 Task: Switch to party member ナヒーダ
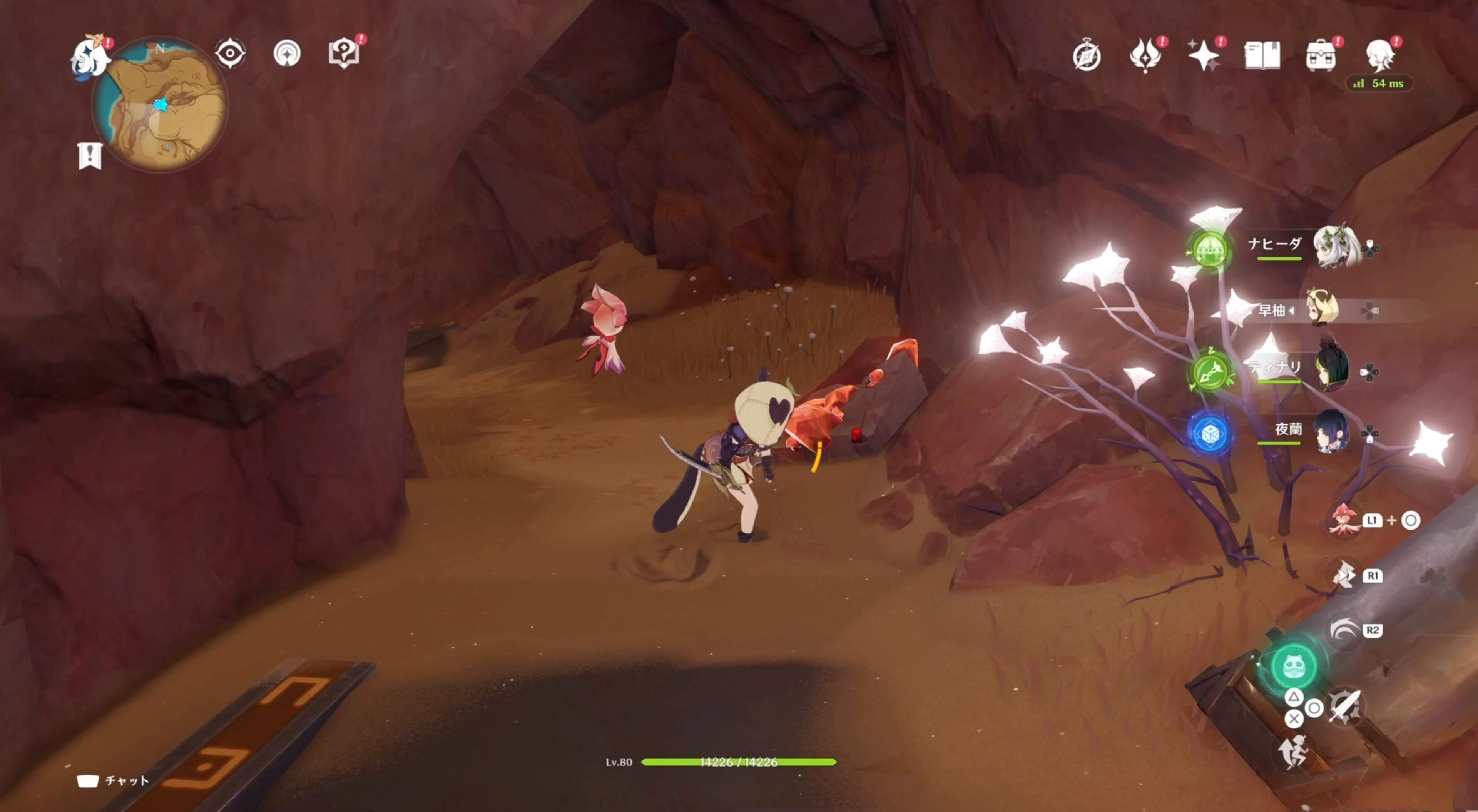coord(1336,247)
